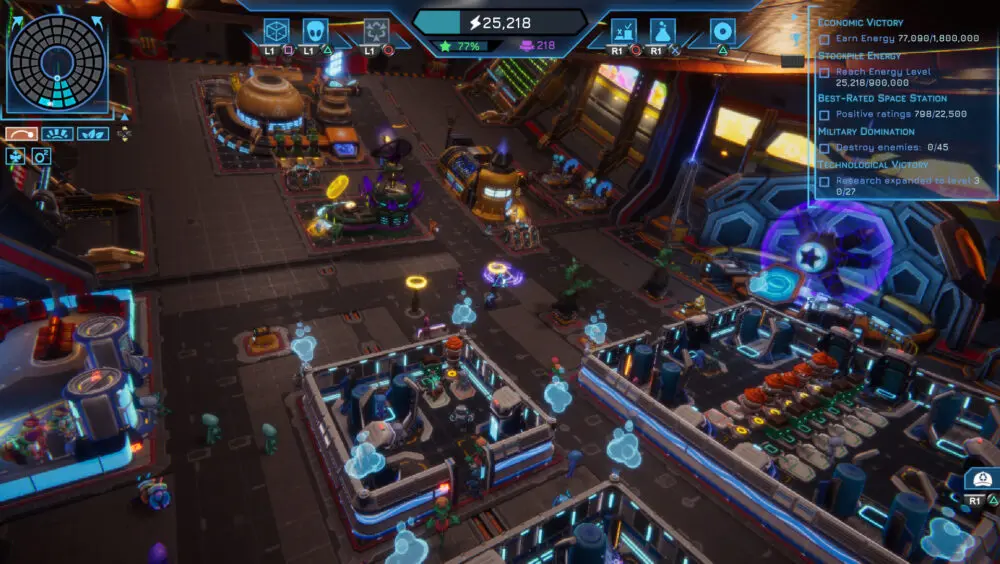Viewport: 1000px width, 564px height.
Task: Open the cube build menu icon
Action: pos(276,31)
